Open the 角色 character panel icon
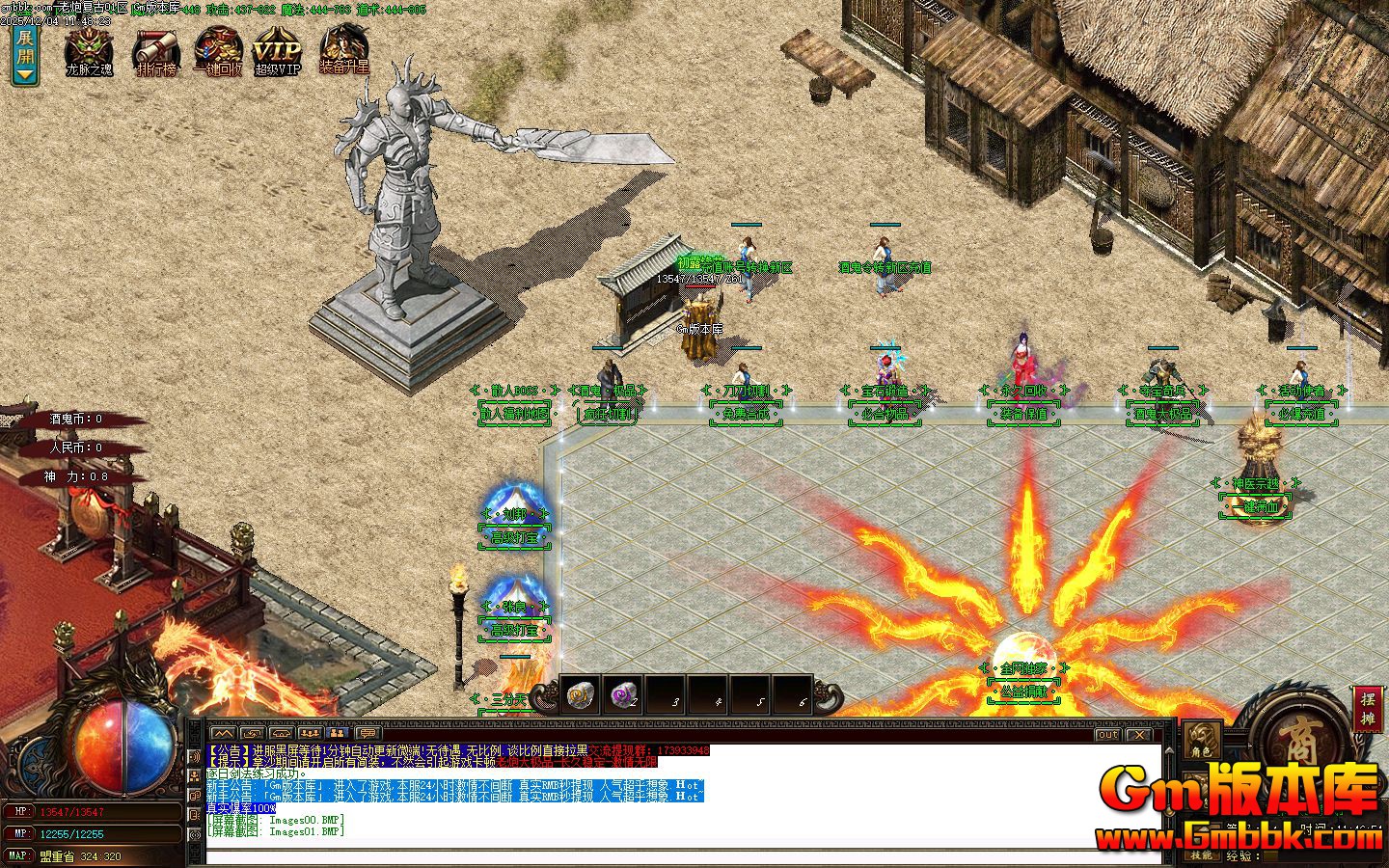 point(1201,741)
